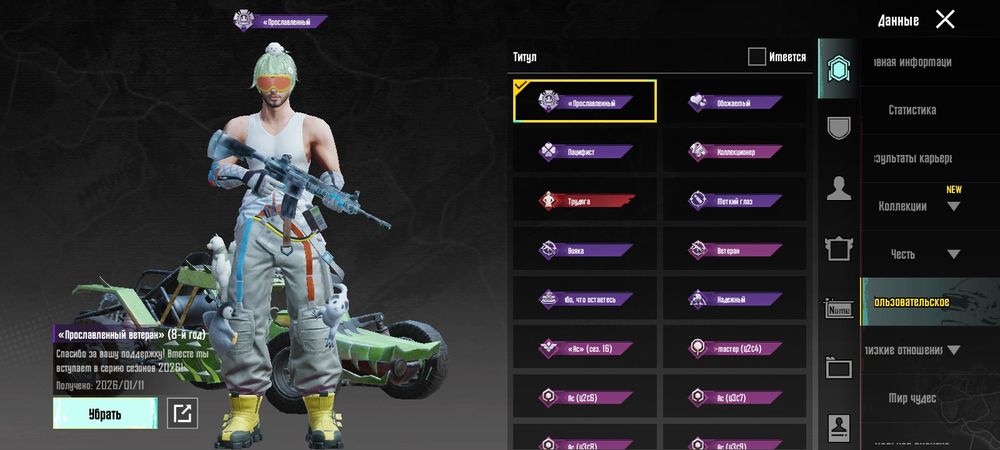Switch to the hexagon title icon tab

coord(838,68)
